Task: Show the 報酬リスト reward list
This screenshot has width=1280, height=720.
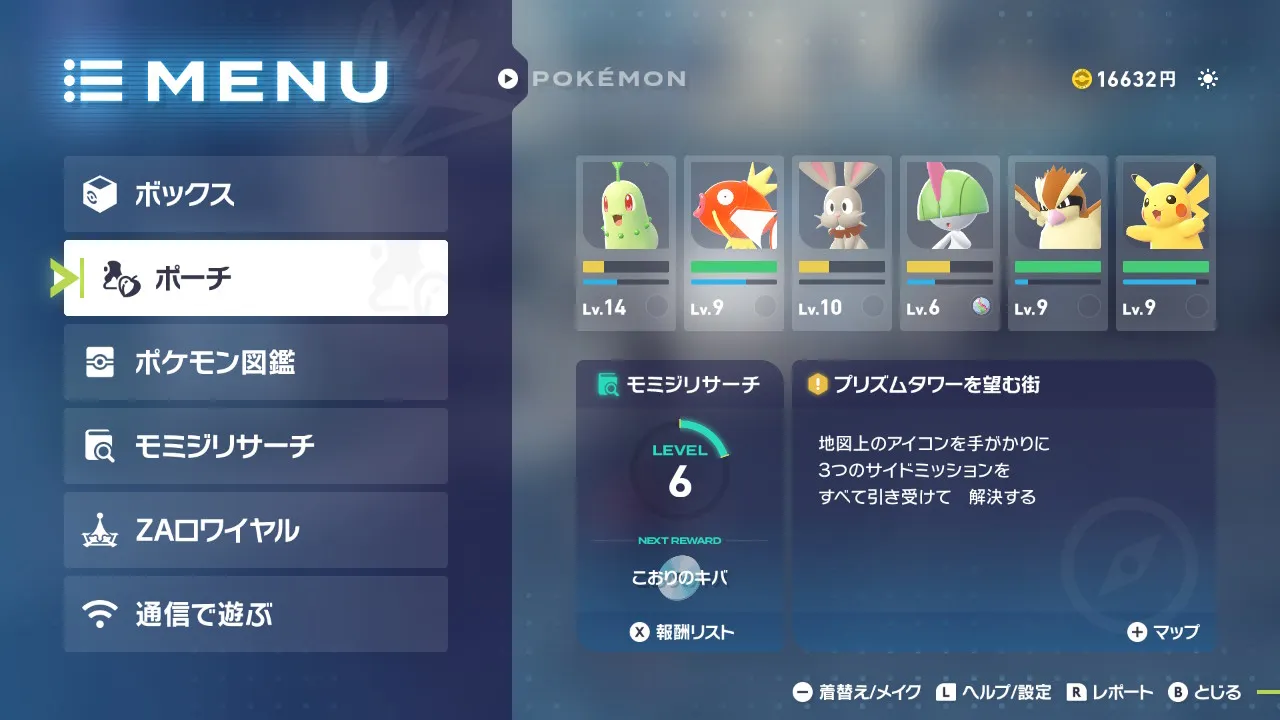Action: point(681,632)
